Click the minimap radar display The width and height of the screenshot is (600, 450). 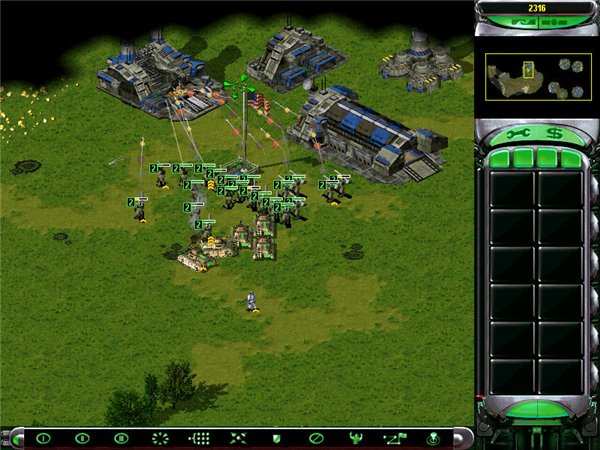(x=524, y=75)
